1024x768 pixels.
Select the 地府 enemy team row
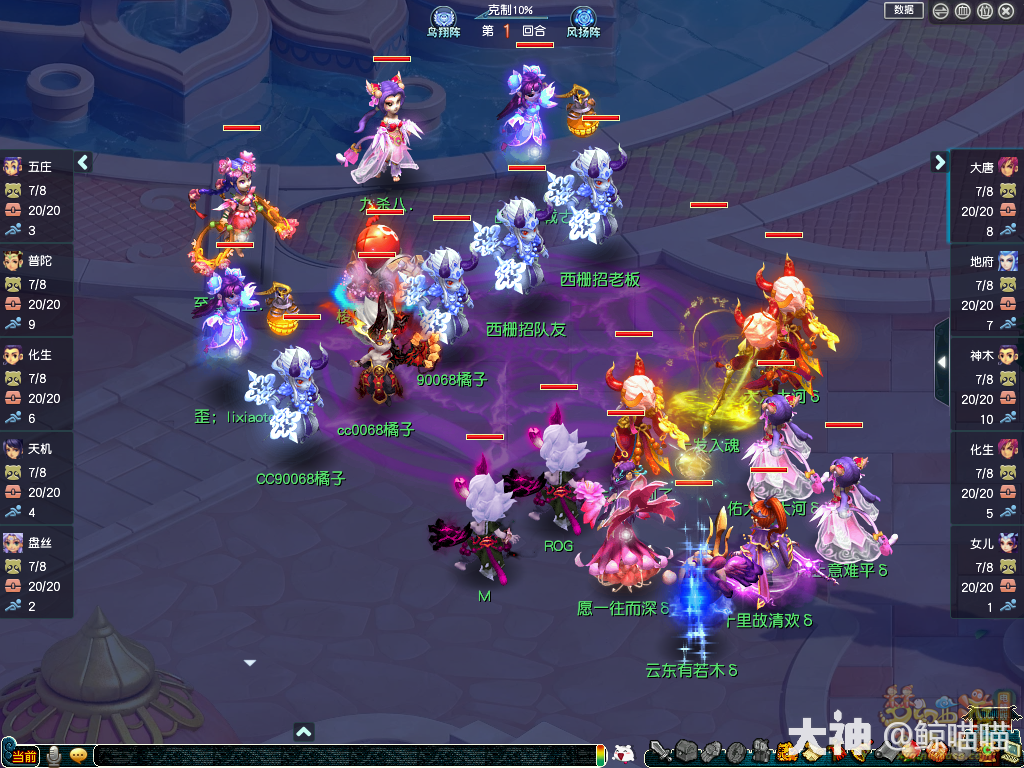pos(987,291)
